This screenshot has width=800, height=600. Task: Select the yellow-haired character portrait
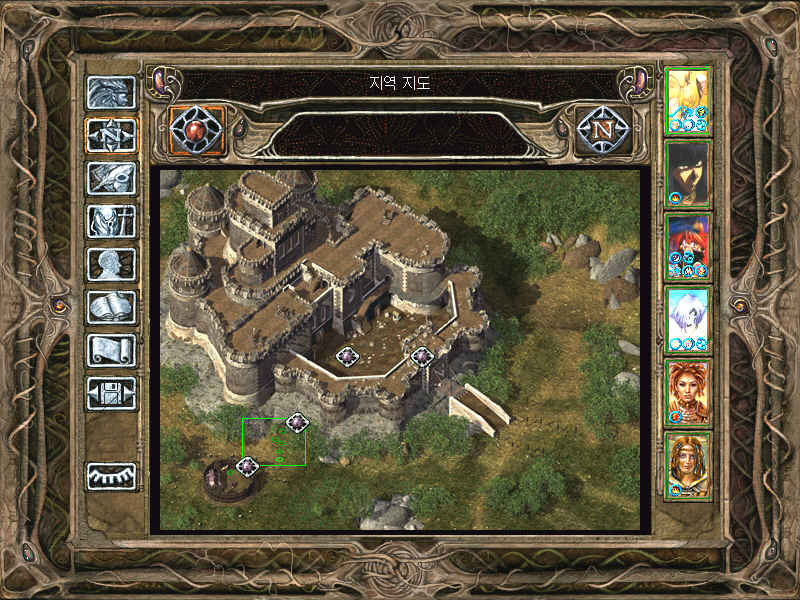click(x=688, y=100)
